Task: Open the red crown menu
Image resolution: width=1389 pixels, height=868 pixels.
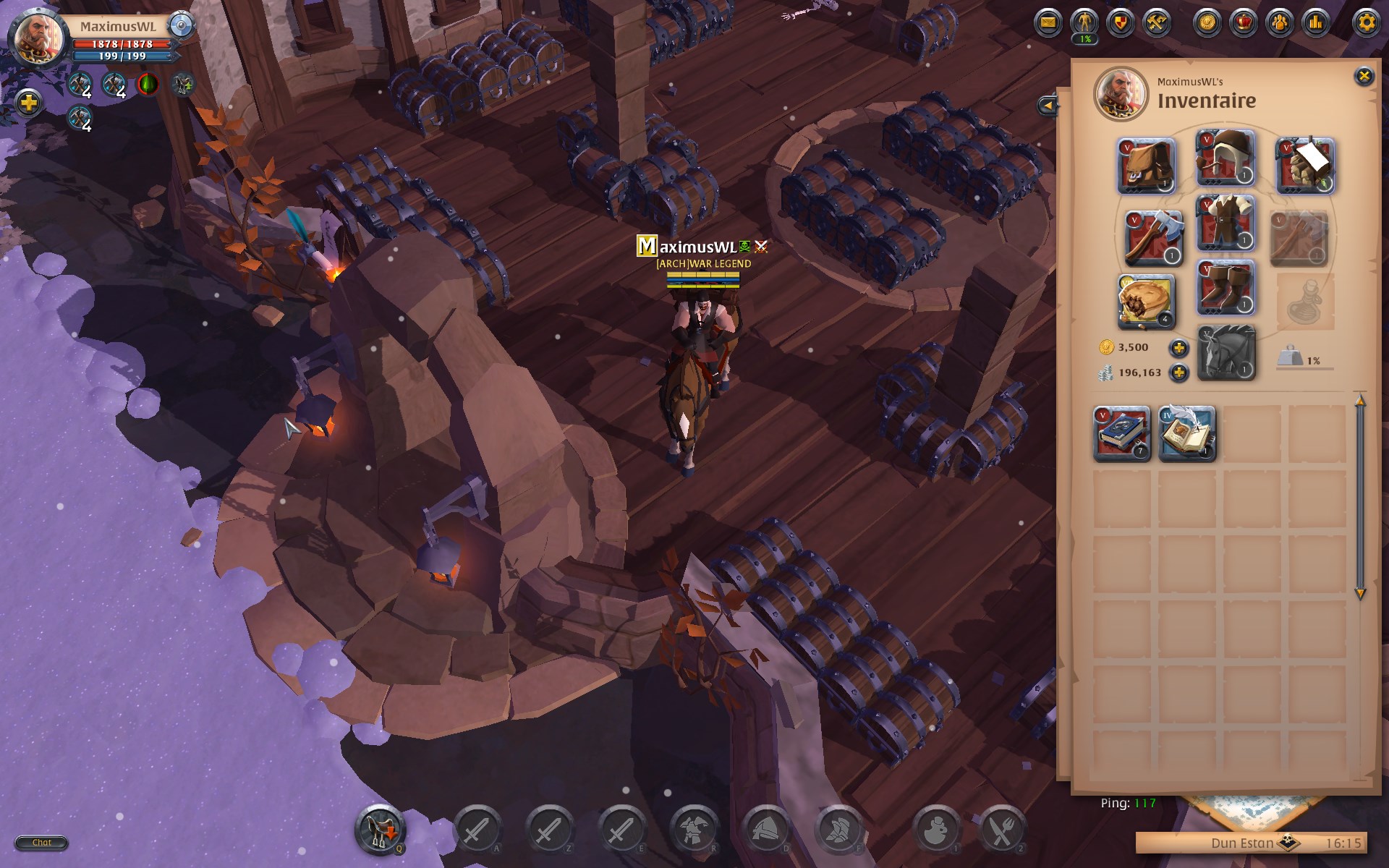Action: pos(1244,22)
